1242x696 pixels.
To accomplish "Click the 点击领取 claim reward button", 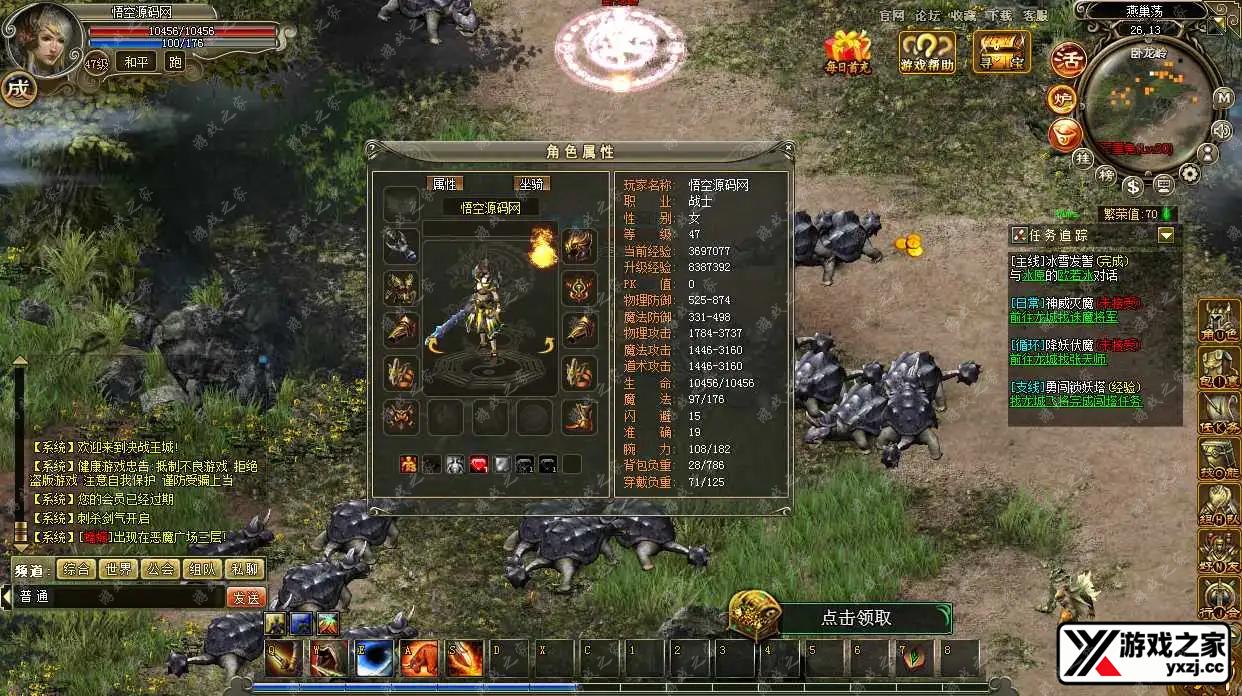I will 856,618.
